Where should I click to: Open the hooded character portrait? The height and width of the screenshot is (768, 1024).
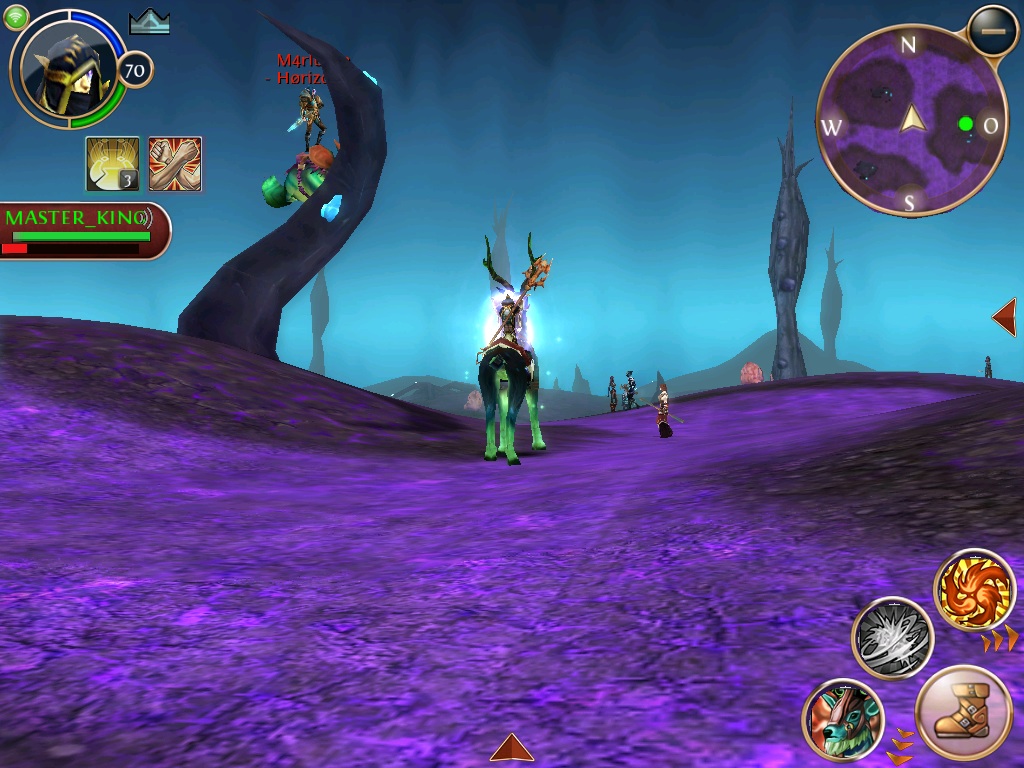(x=68, y=69)
